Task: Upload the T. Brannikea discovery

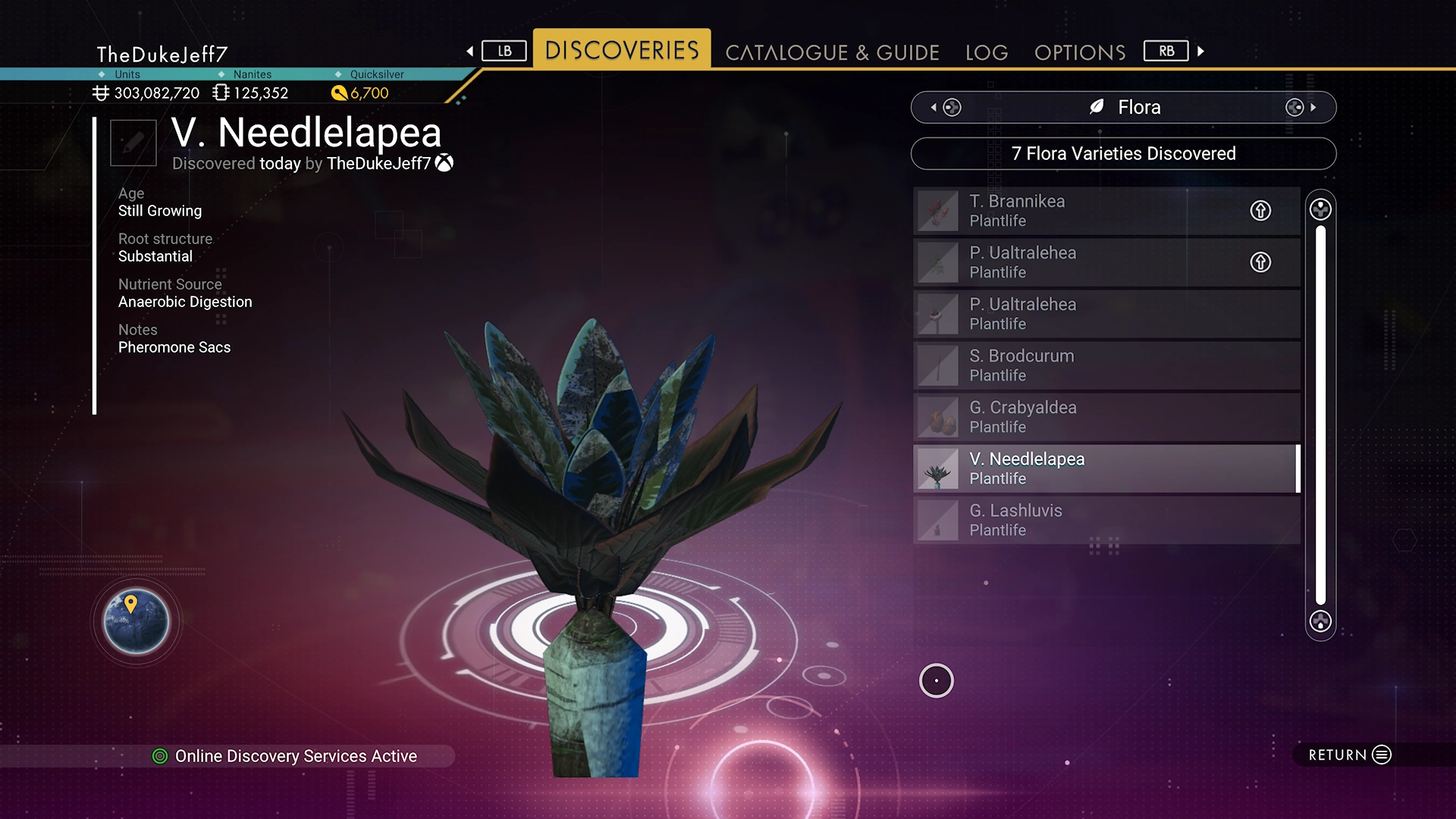Action: [x=1260, y=211]
